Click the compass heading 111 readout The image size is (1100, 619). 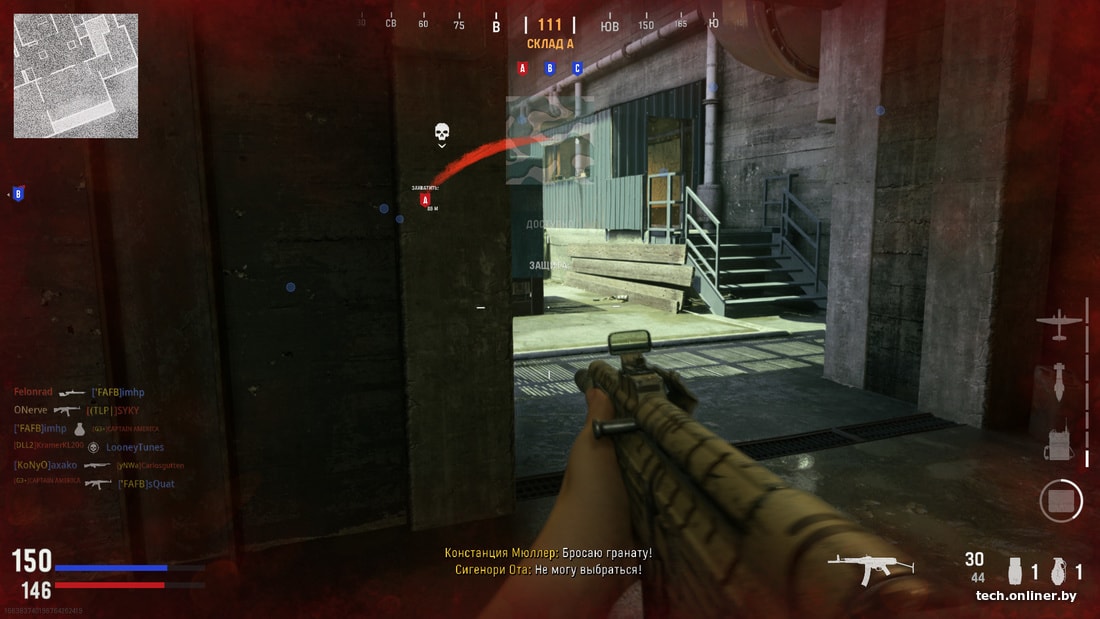pyautogui.click(x=550, y=25)
